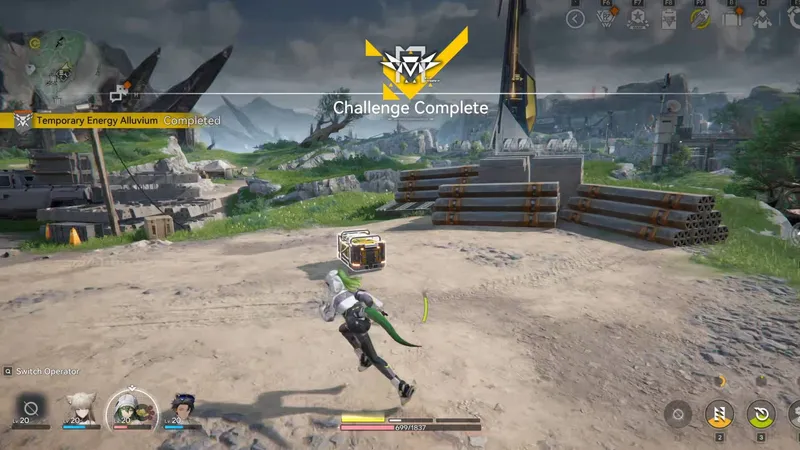The height and width of the screenshot is (450, 800).
Task: Open the briefcase inventory icon
Action: (x=732, y=19)
